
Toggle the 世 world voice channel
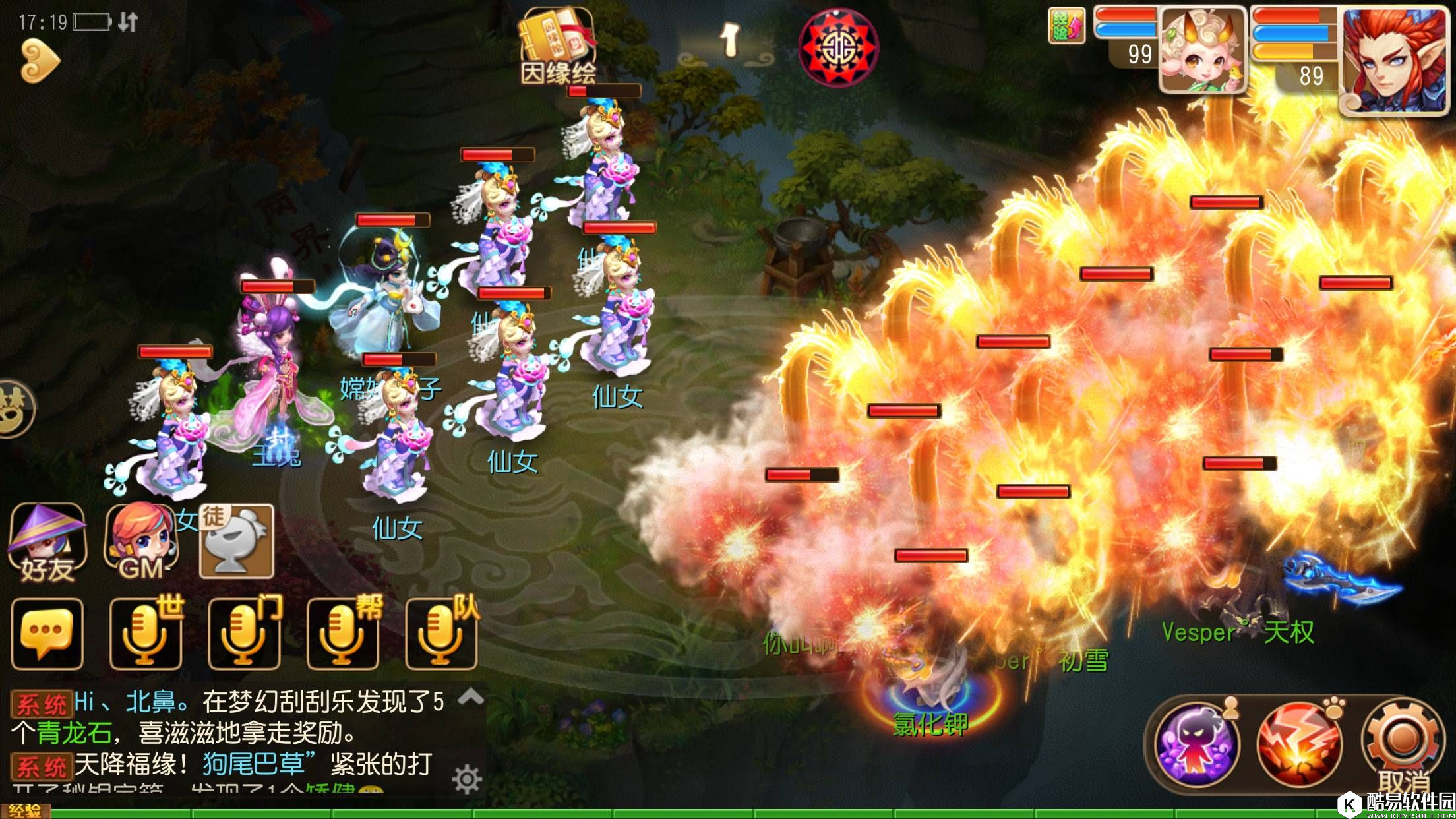click(x=145, y=632)
